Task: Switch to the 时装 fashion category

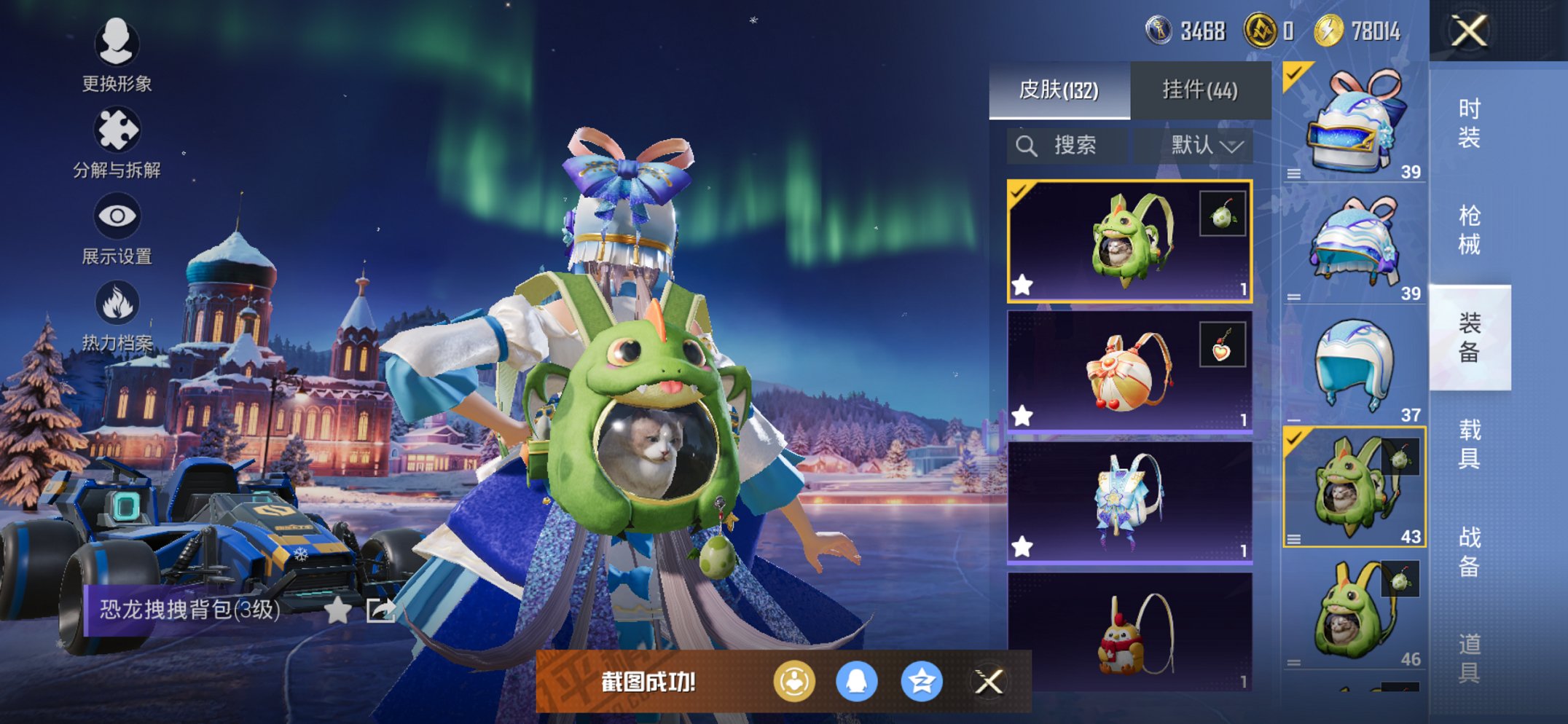Action: tap(1469, 122)
